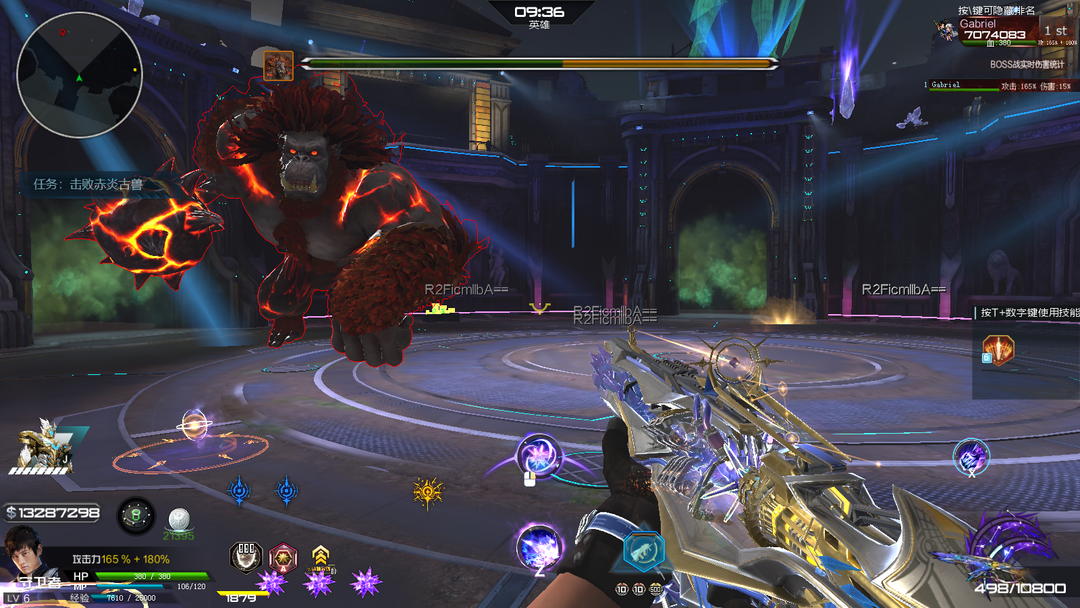The image size is (1080, 608).
Task: Activate the orange team skill icon
Action: [998, 350]
